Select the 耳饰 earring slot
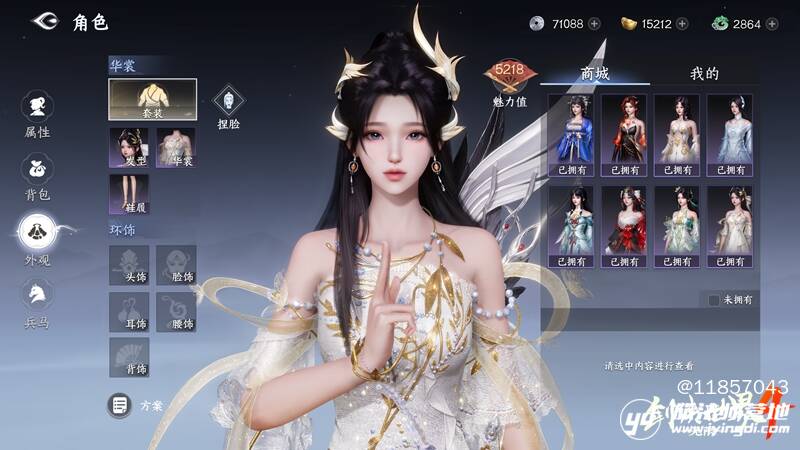The width and height of the screenshot is (800, 450). 128,311
